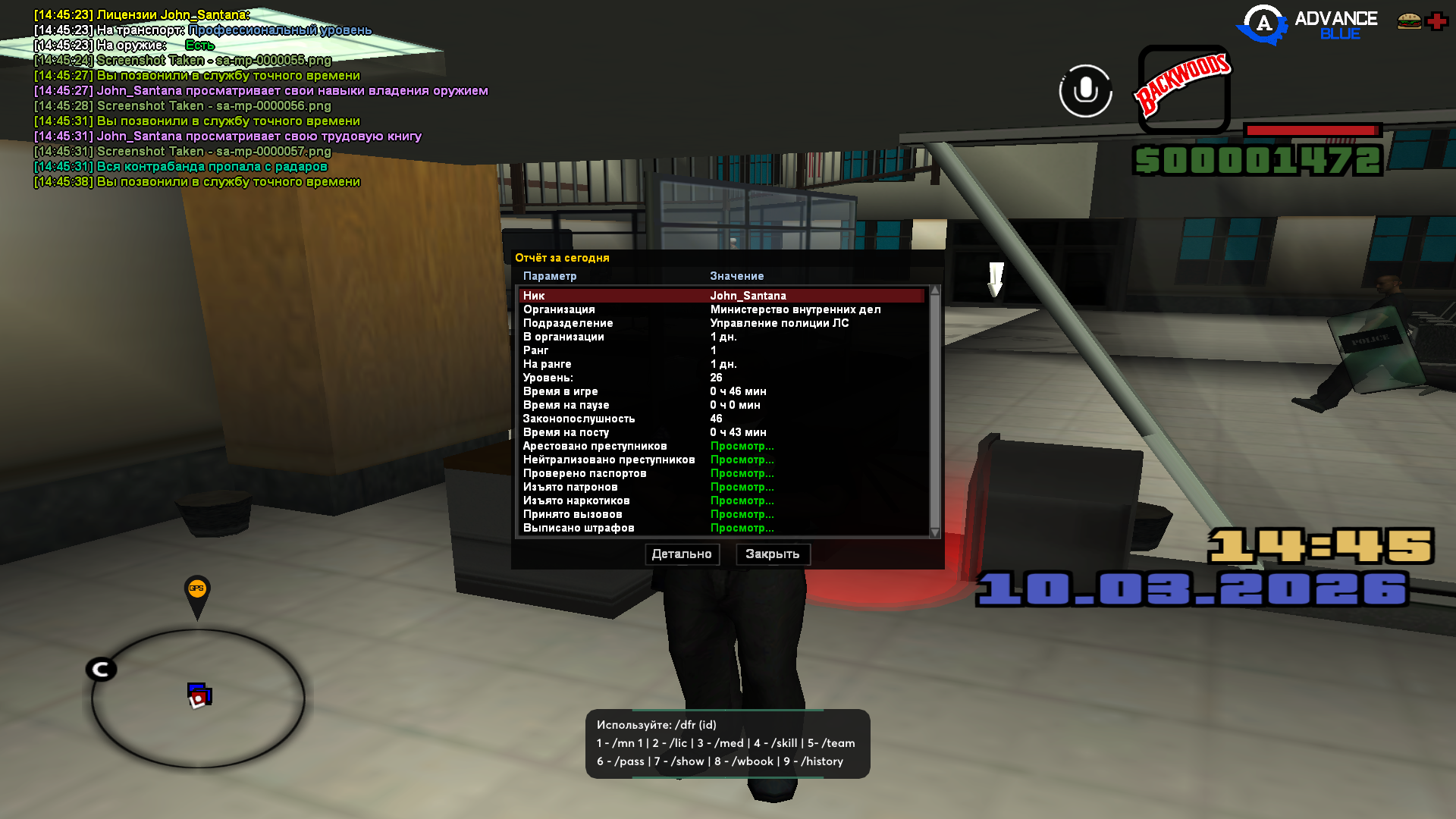The width and height of the screenshot is (1456, 819).
Task: Select the Время на посту row
Action: pos(720,432)
